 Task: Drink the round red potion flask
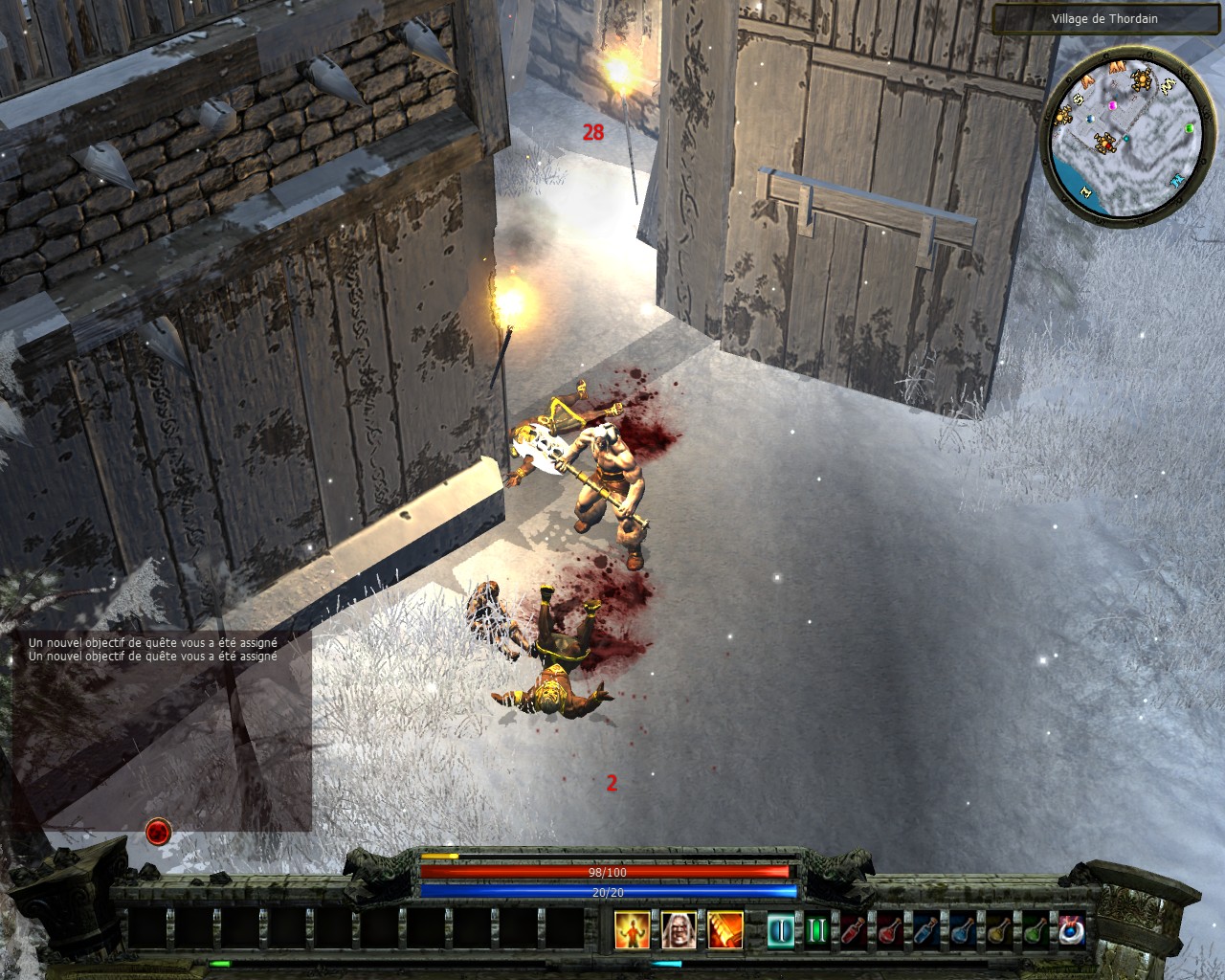click(x=889, y=930)
